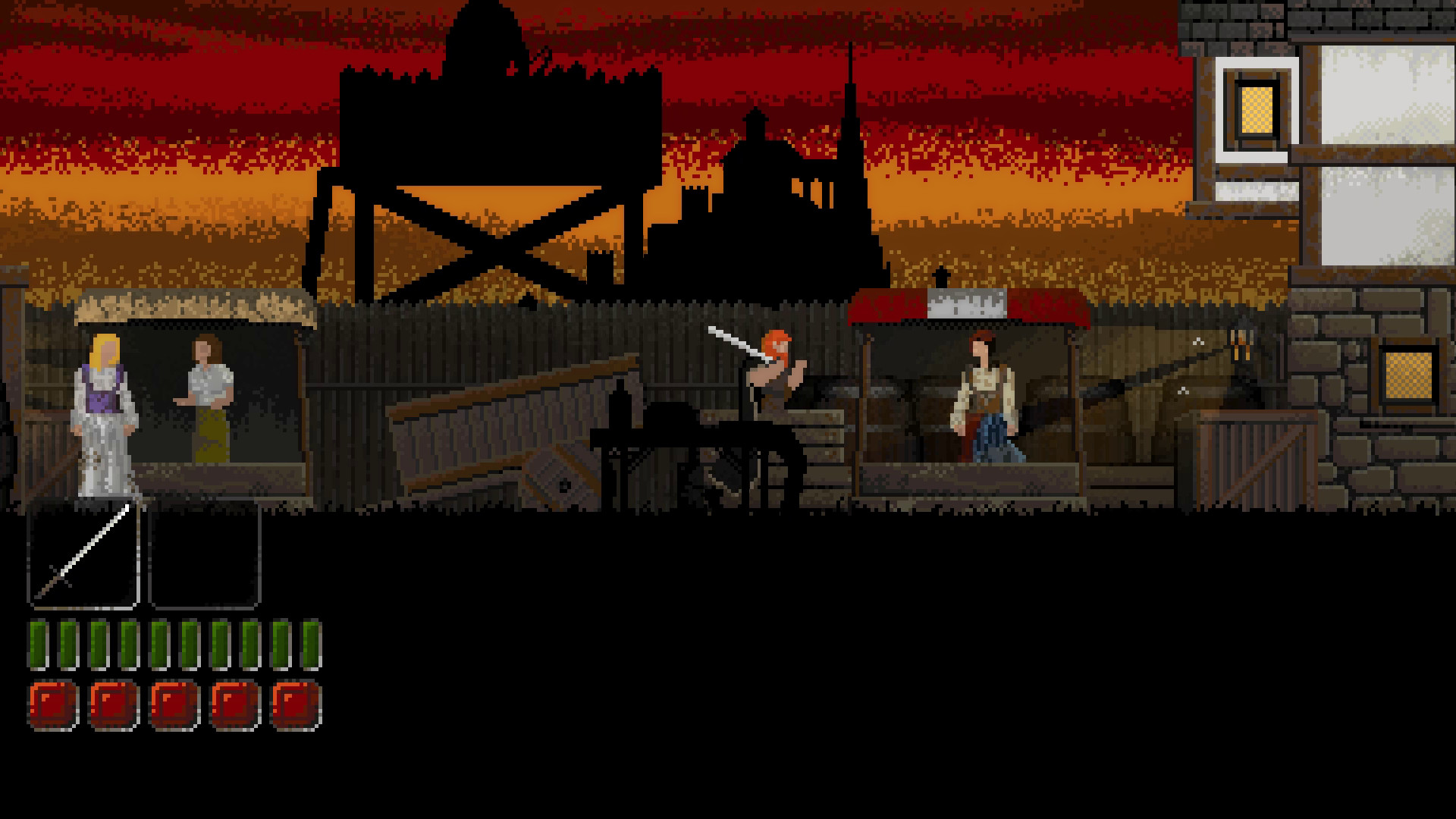This screenshot has height=819, width=1456.
Task: Click the small arrow indicator near the right fence
Action: pos(1198,341)
